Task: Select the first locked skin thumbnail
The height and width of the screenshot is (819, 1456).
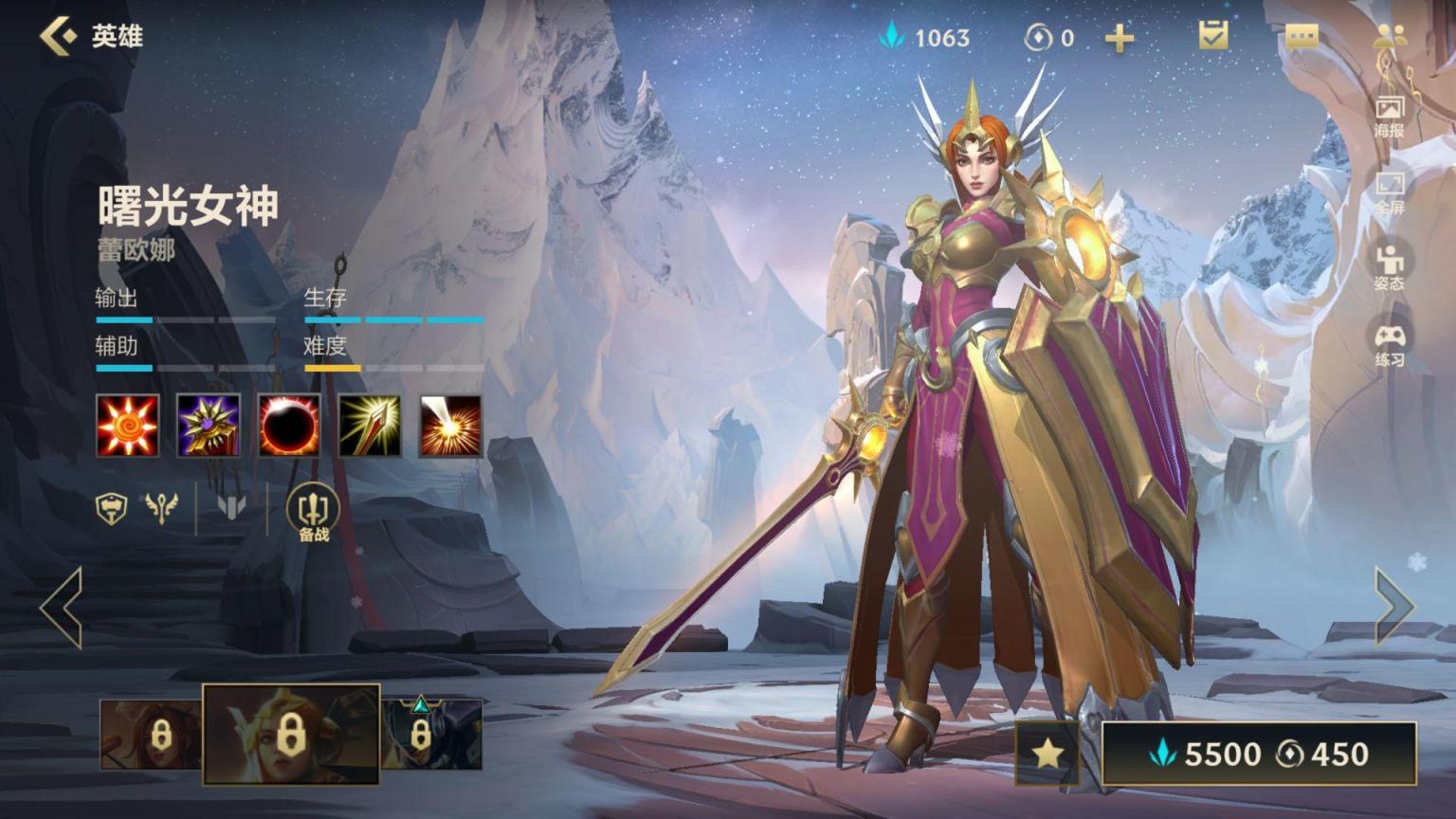Action: coord(150,735)
